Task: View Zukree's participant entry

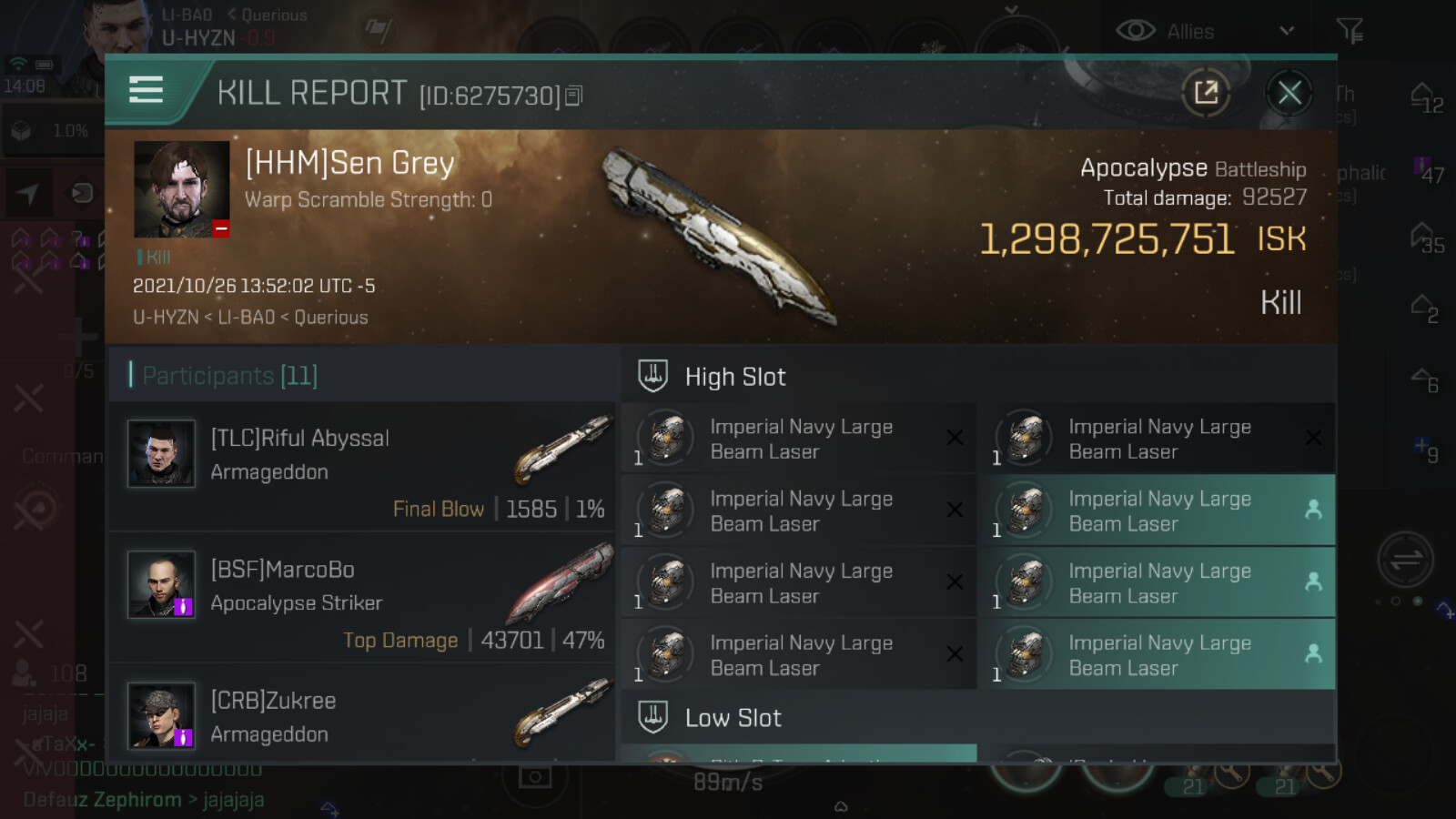Action: tap(364, 717)
